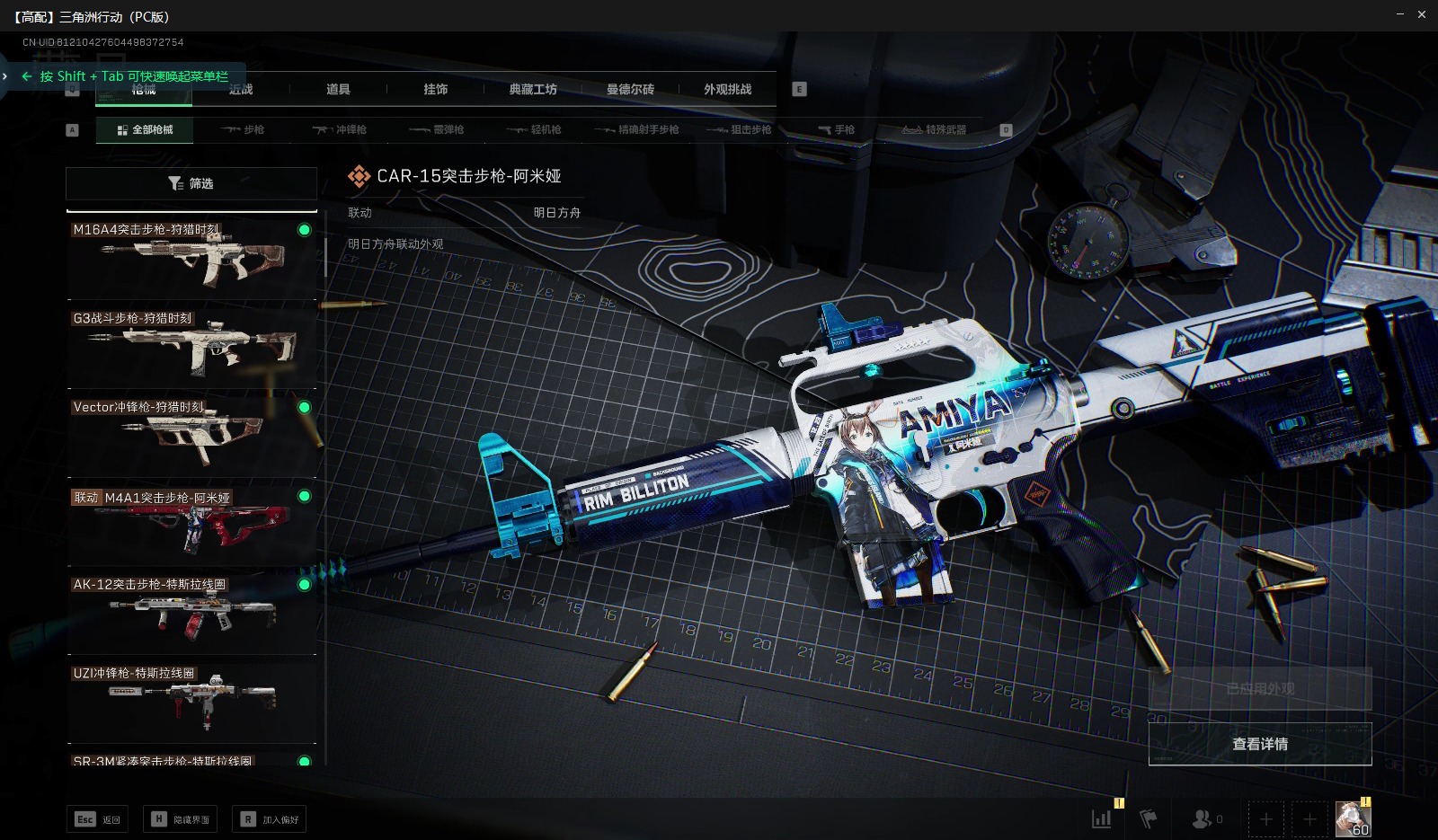
Task: Open the player avatar profile icon
Action: [1353, 818]
